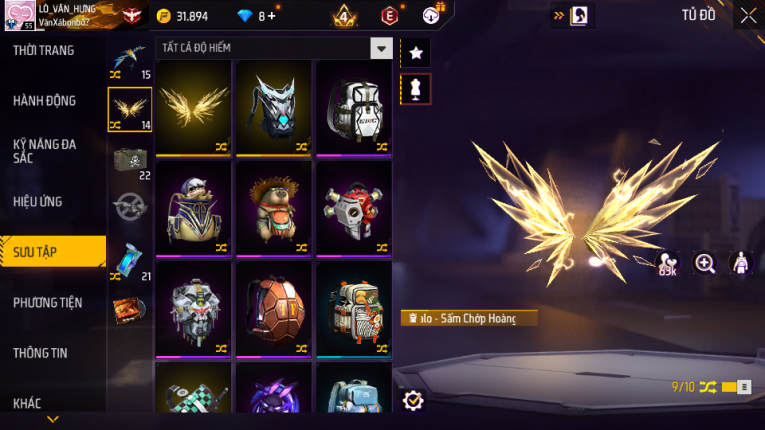
Task: Click the mannequin filter button
Action: 416,88
